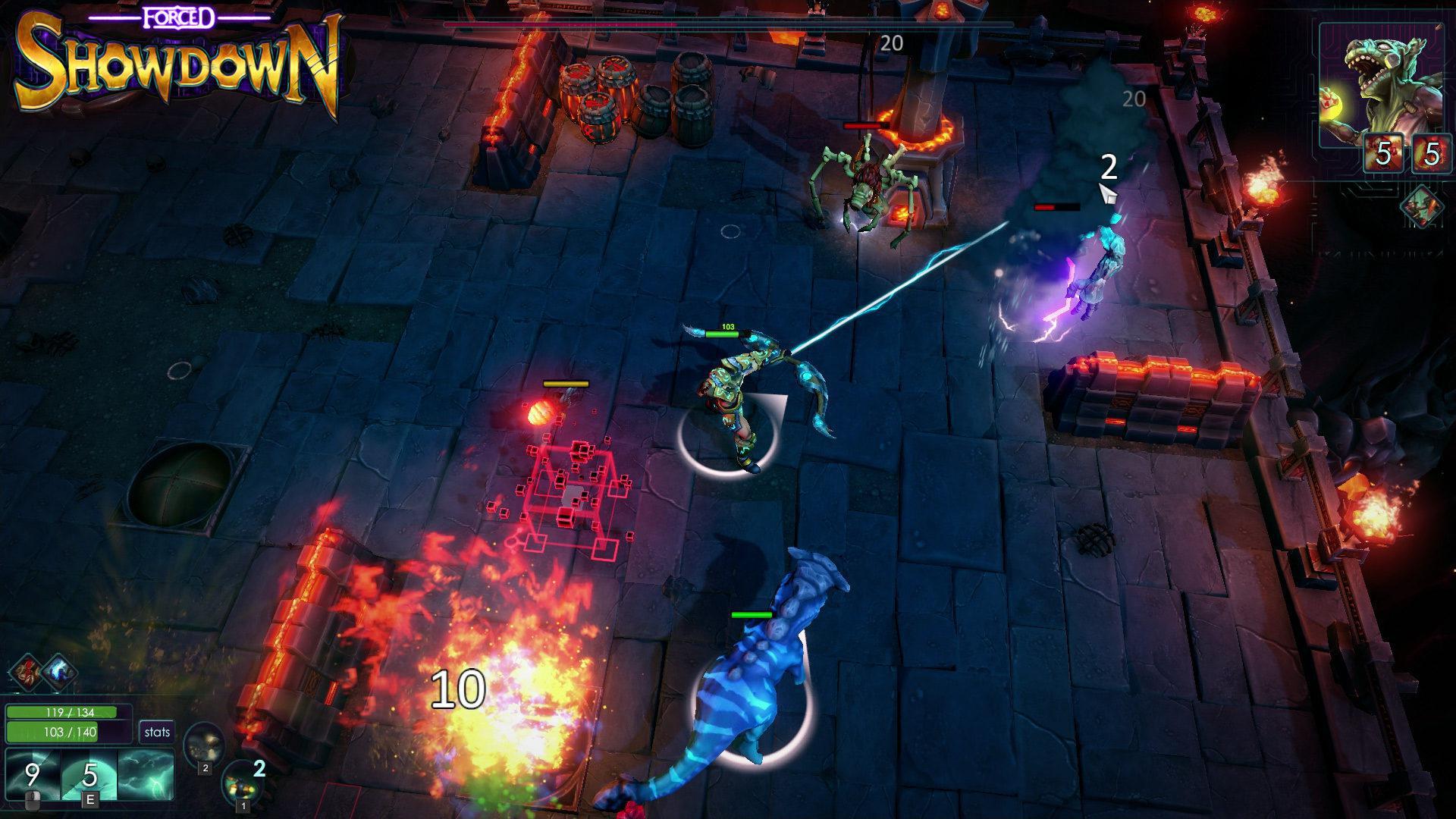The image size is (1456, 819).
Task: Click the diamond minion icon below boss abilities
Action: click(1421, 206)
